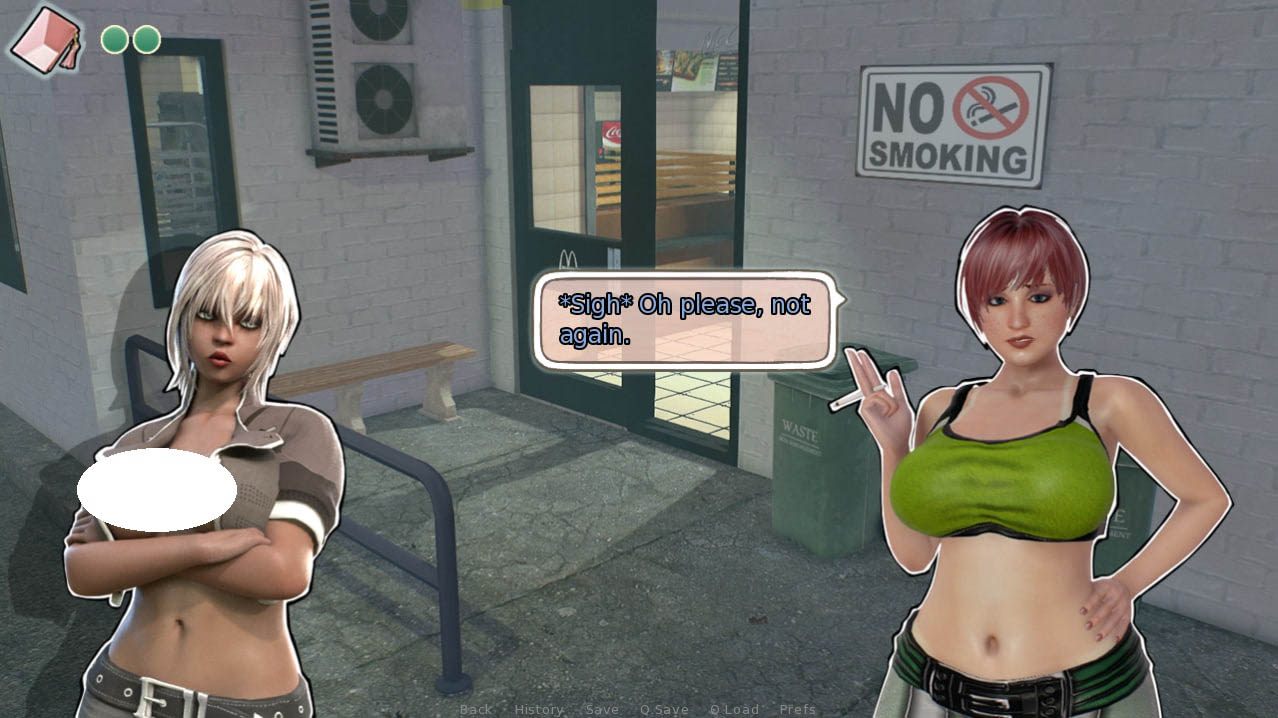Advance the "Oh please, not again" dialogue bubble
The image size is (1278, 718).
[x=685, y=319]
